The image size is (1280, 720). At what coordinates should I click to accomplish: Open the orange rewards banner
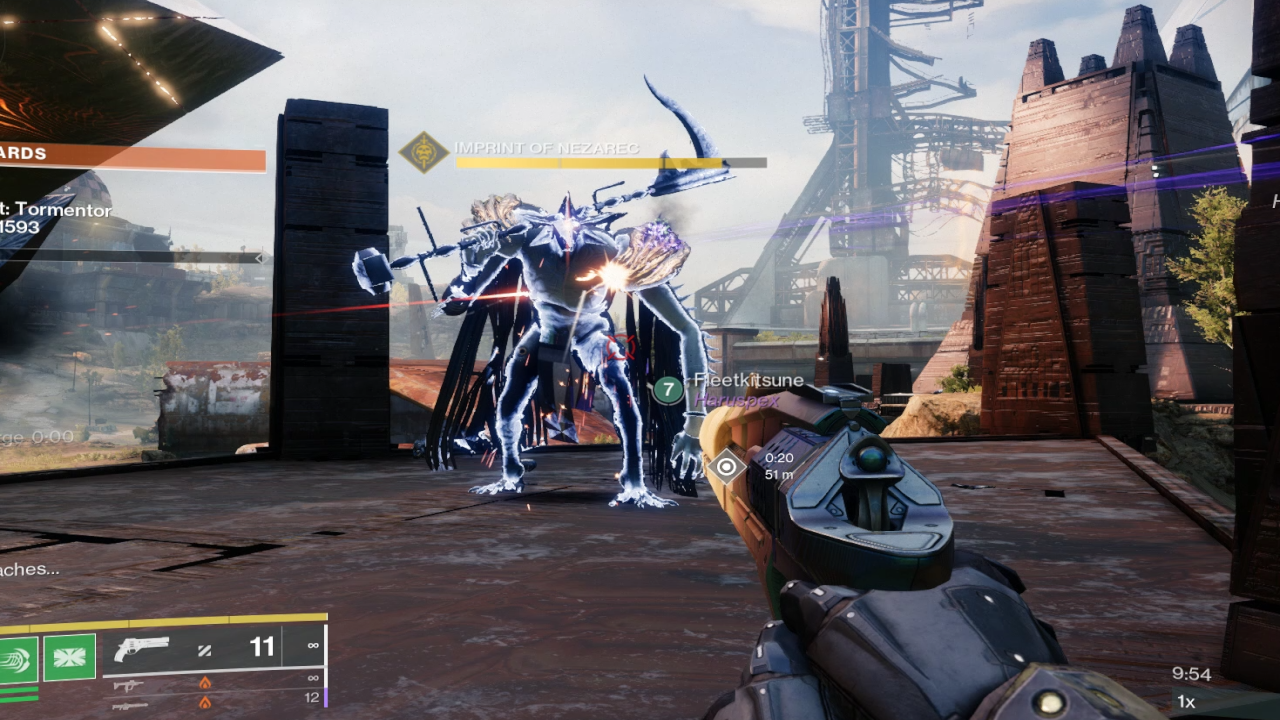pos(132,157)
